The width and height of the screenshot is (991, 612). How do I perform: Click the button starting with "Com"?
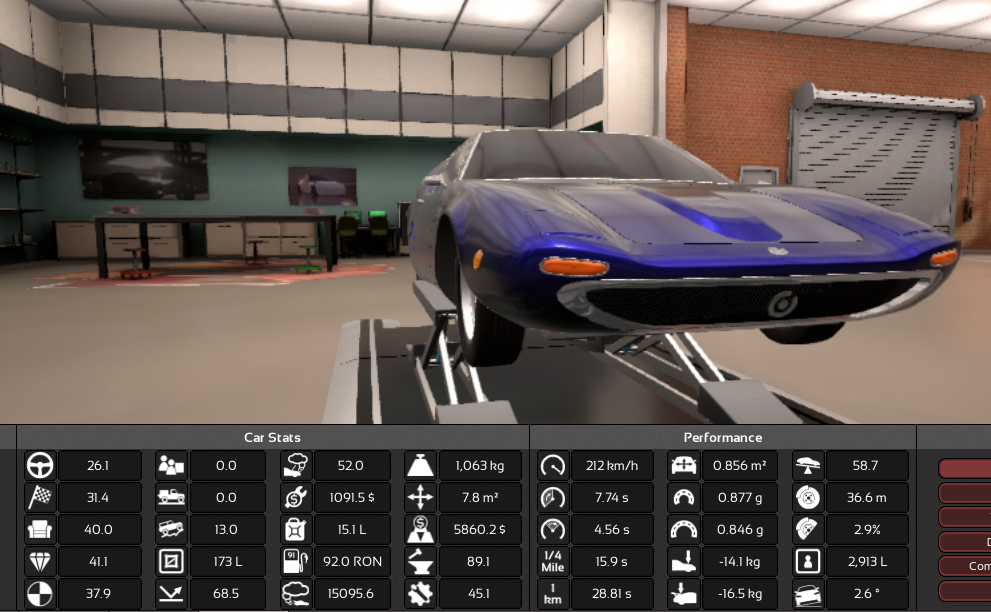click(x=966, y=566)
